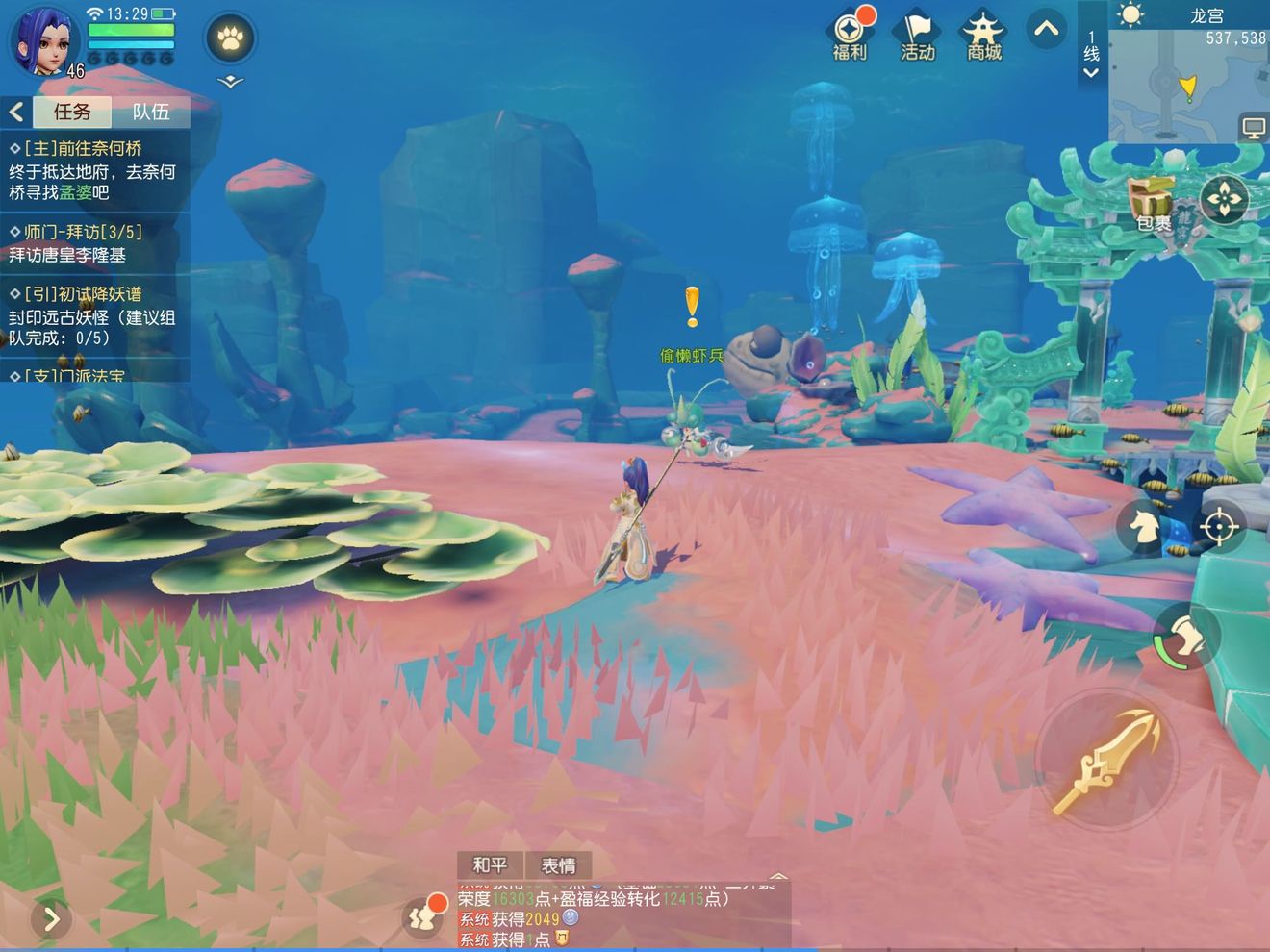Open the player character portrait
This screenshot has width=1270, height=952.
(x=43, y=40)
